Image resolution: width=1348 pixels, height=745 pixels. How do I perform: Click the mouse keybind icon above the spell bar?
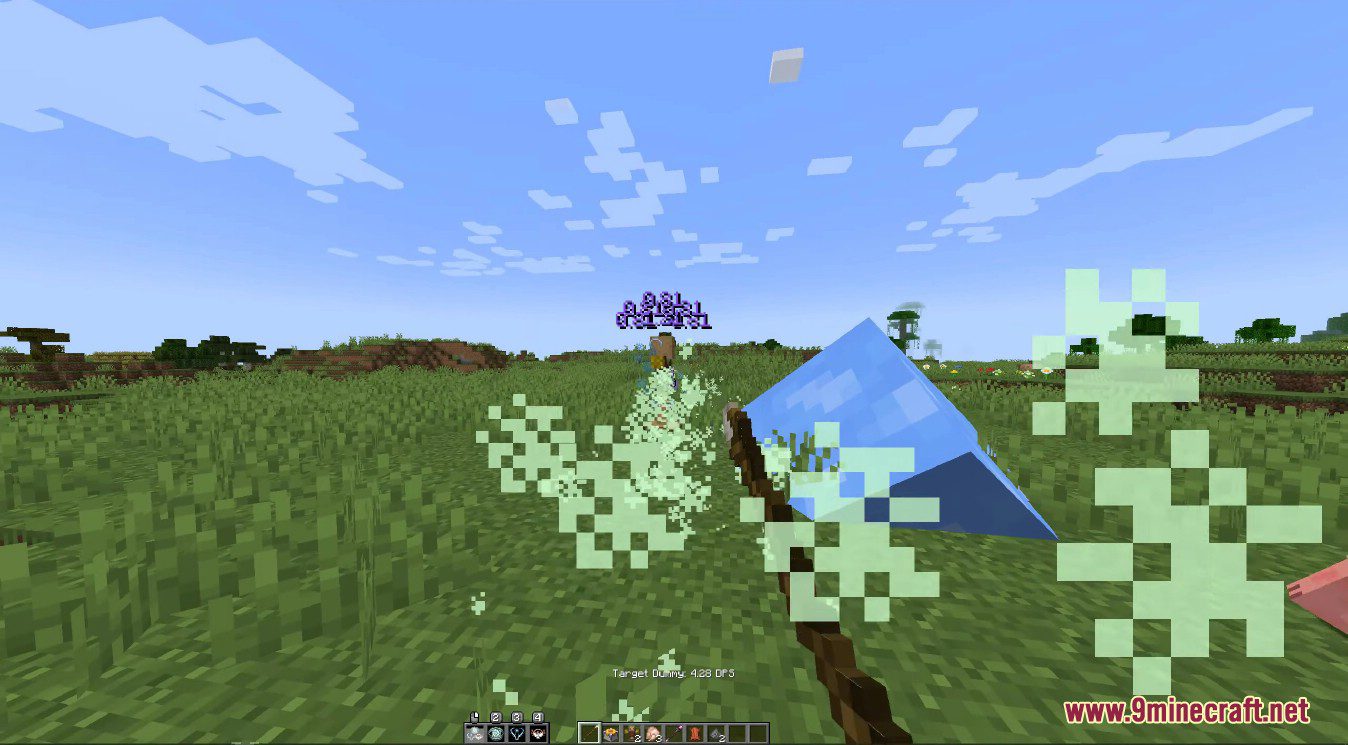click(x=474, y=716)
